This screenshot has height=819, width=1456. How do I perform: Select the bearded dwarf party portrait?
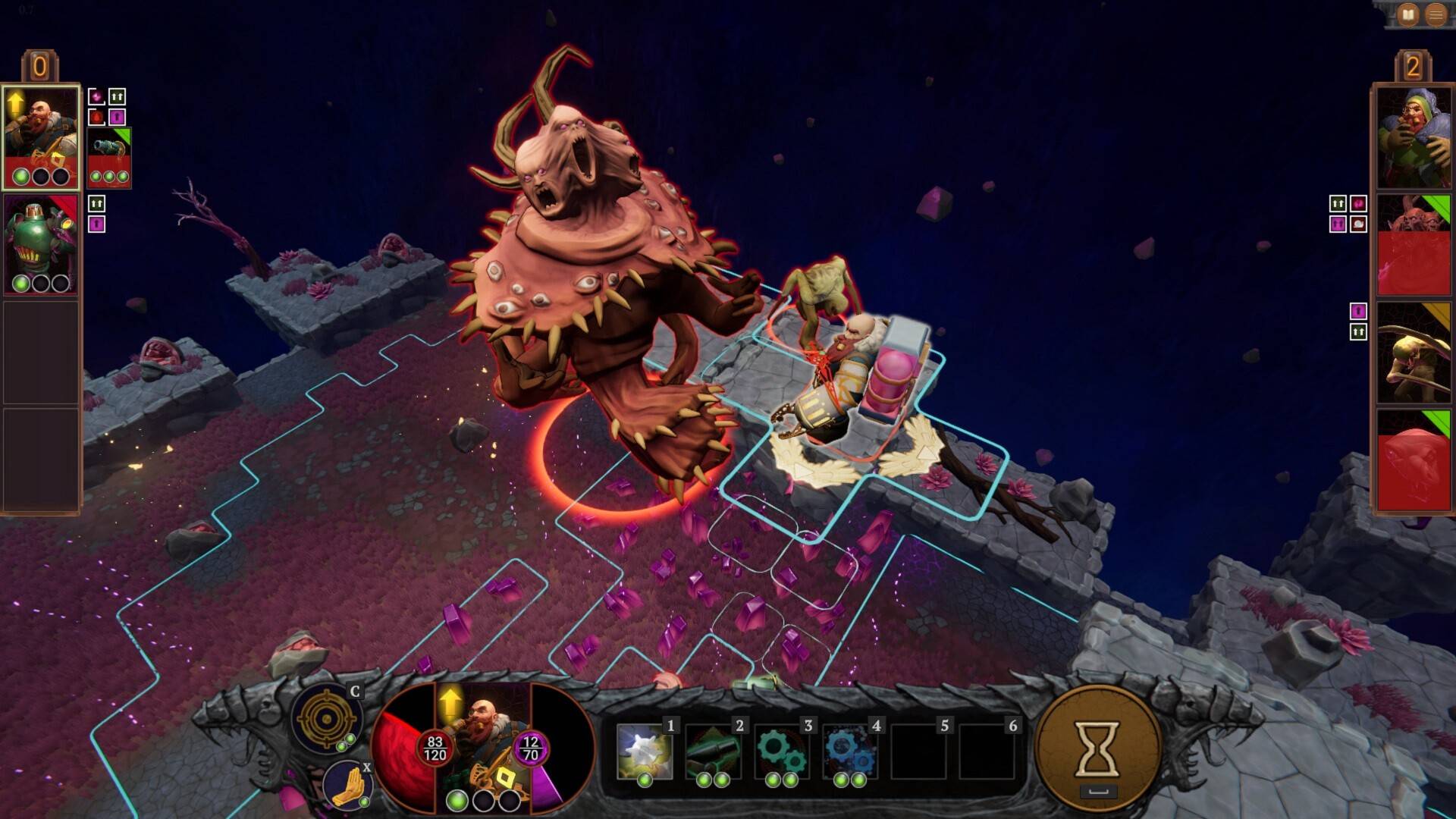coord(41,136)
